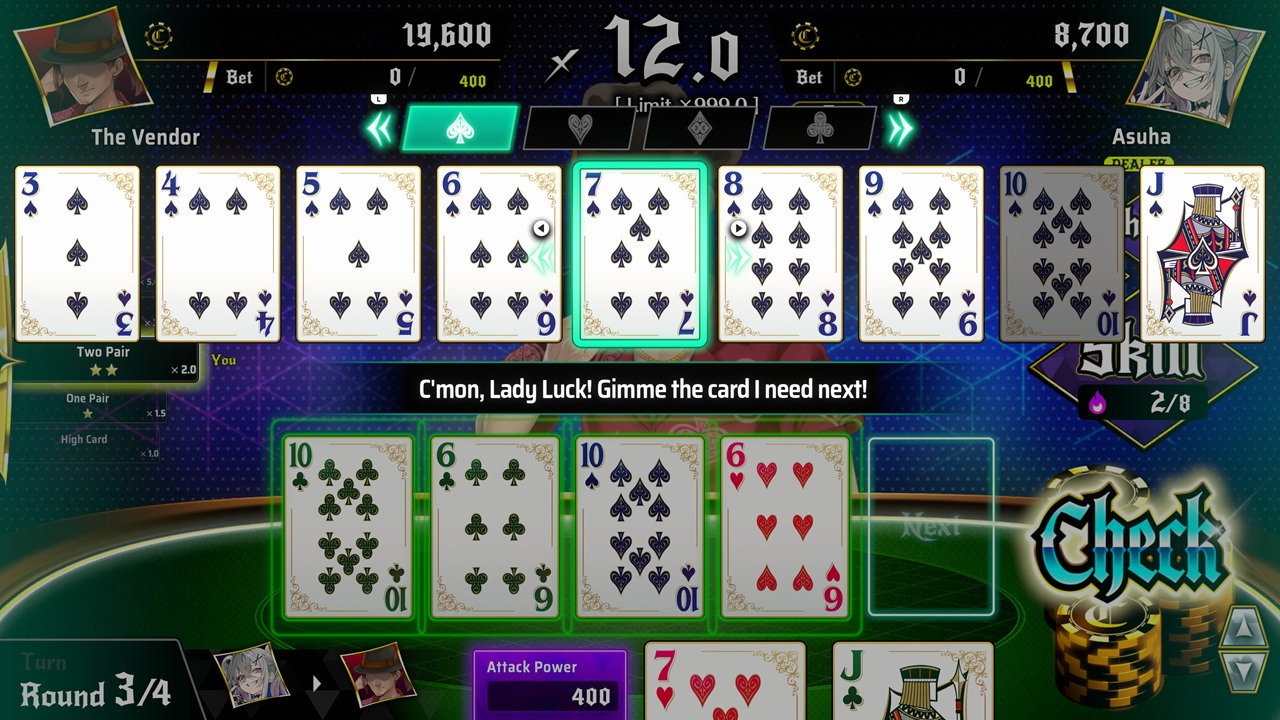Screen dimensions: 1280x720
Task: Select the hearts suit icon
Action: click(x=578, y=128)
